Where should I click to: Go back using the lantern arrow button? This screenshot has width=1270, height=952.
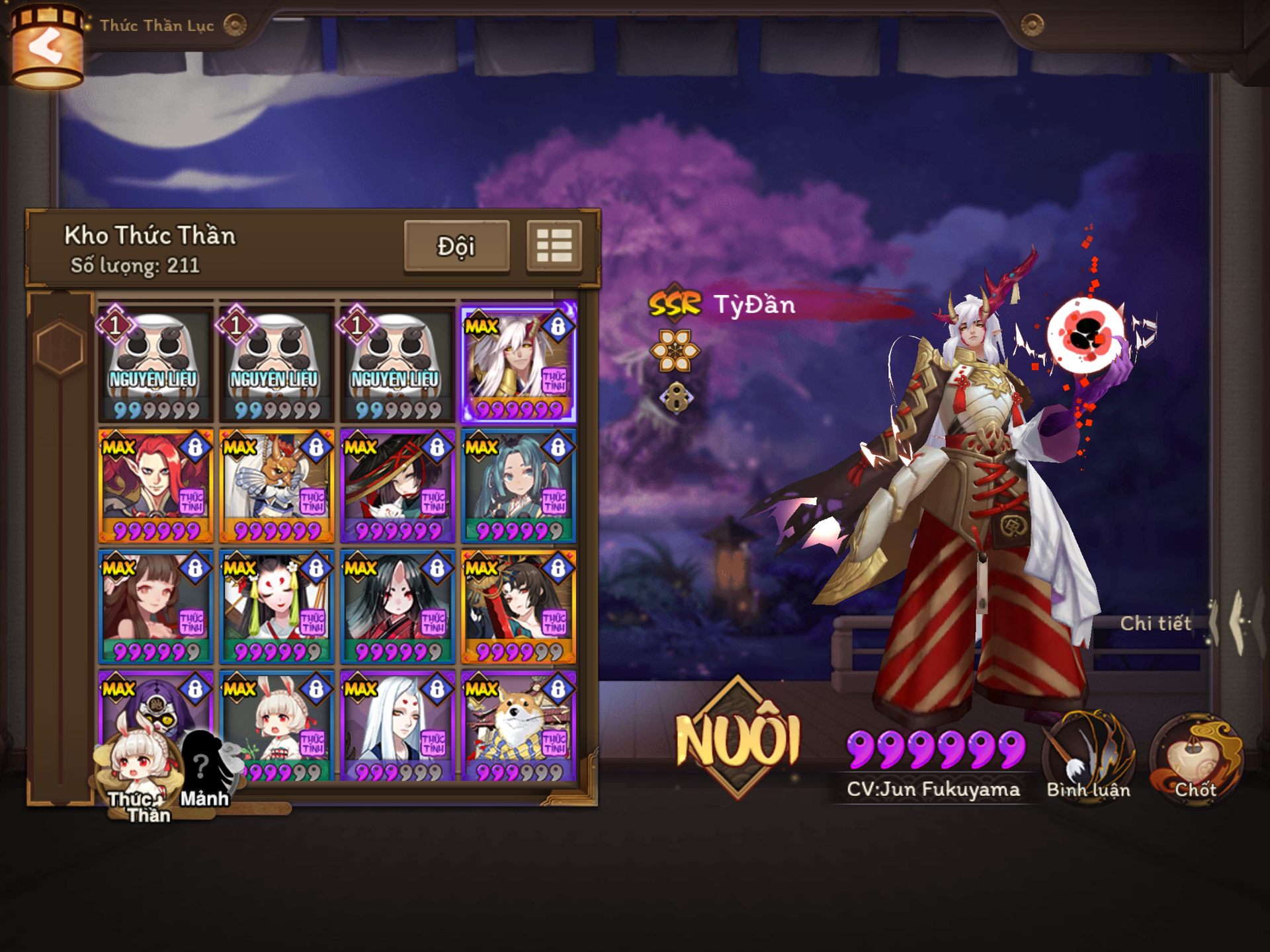(x=46, y=46)
